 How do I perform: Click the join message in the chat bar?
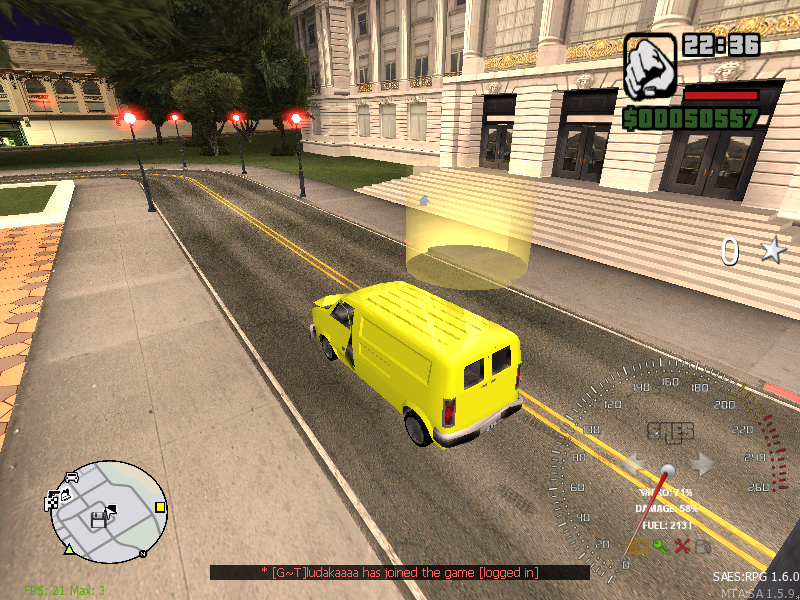tap(399, 572)
